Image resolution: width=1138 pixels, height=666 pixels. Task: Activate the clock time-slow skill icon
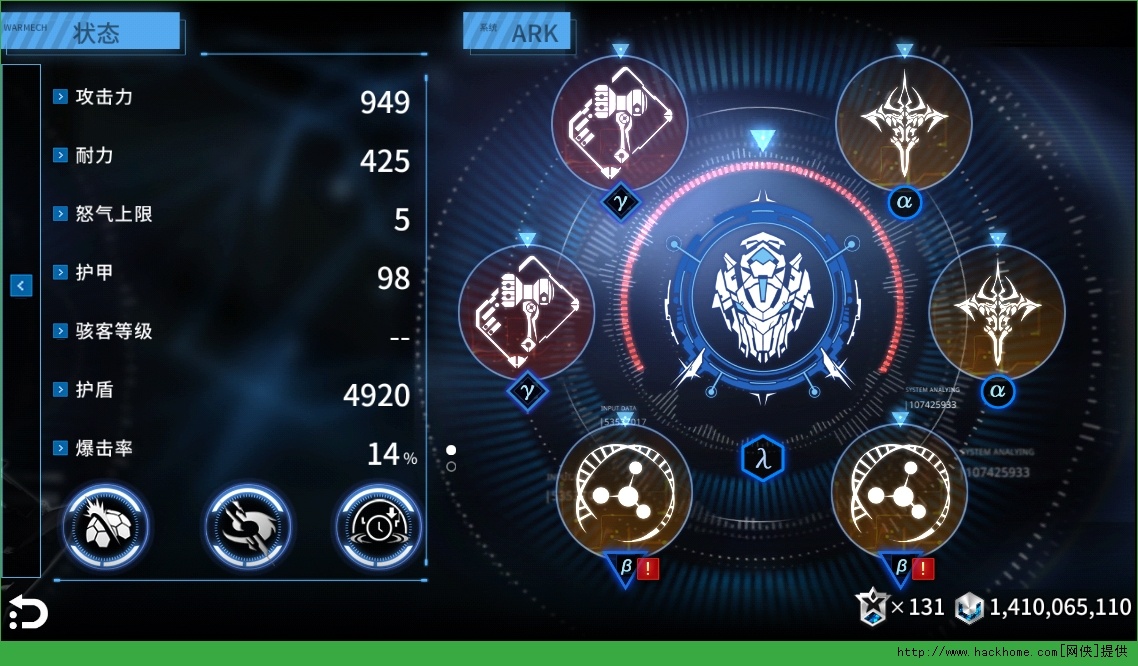coord(378,525)
